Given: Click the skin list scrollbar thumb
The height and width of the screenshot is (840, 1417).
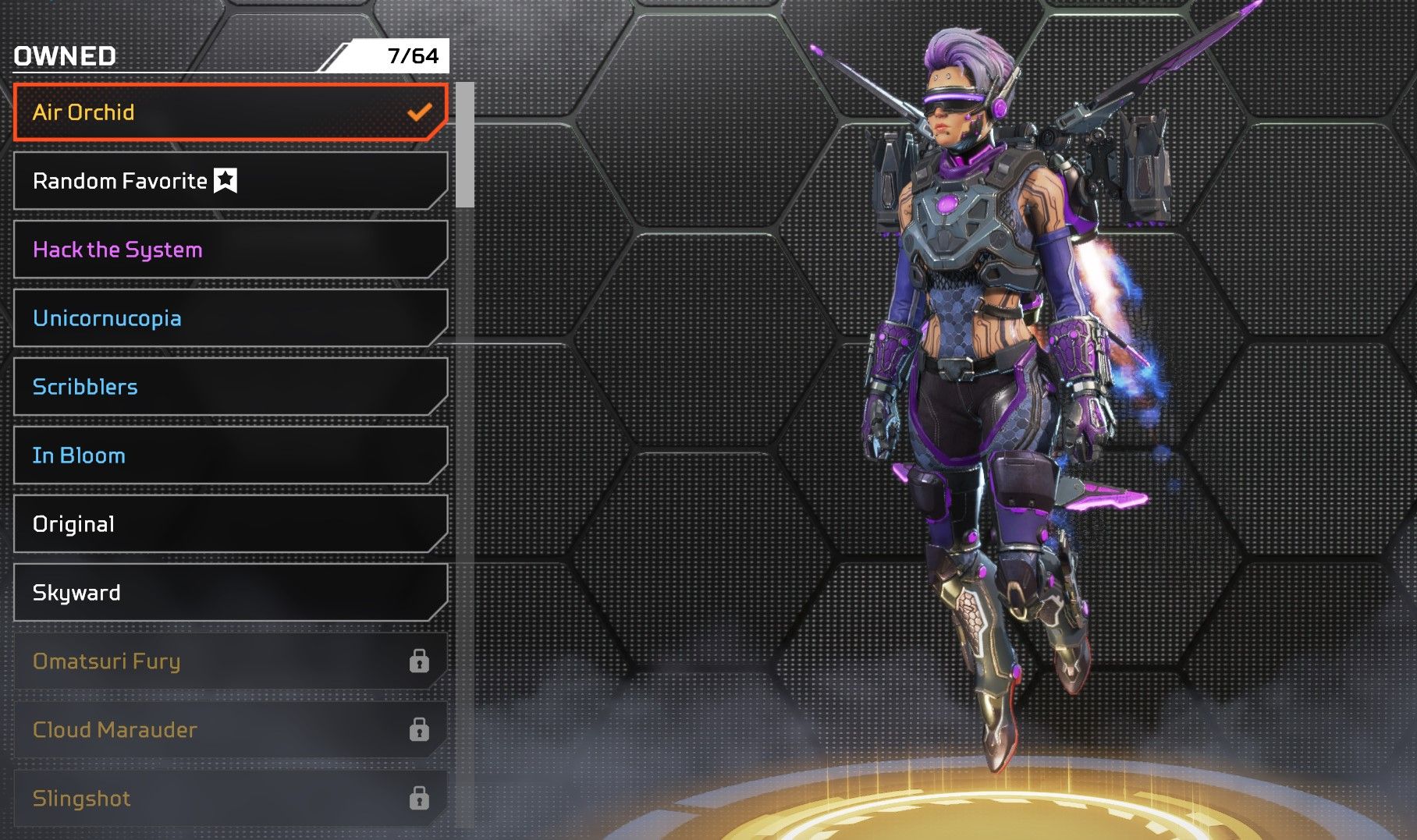Looking at the screenshot, I should coord(465,144).
